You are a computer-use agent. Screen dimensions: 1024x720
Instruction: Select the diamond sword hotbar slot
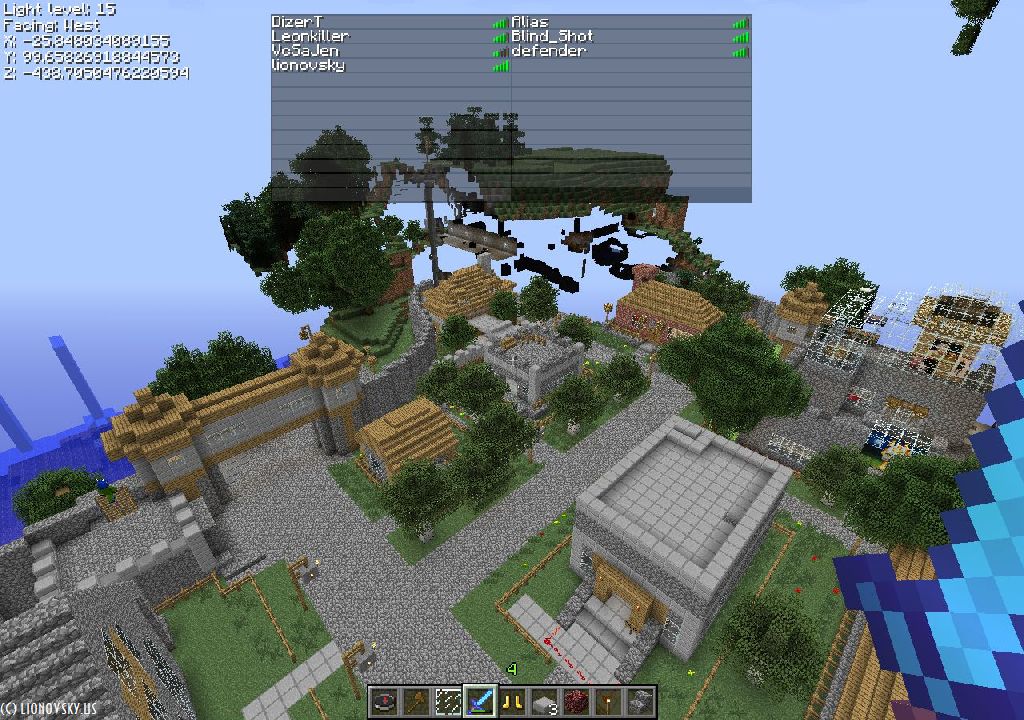click(480, 703)
